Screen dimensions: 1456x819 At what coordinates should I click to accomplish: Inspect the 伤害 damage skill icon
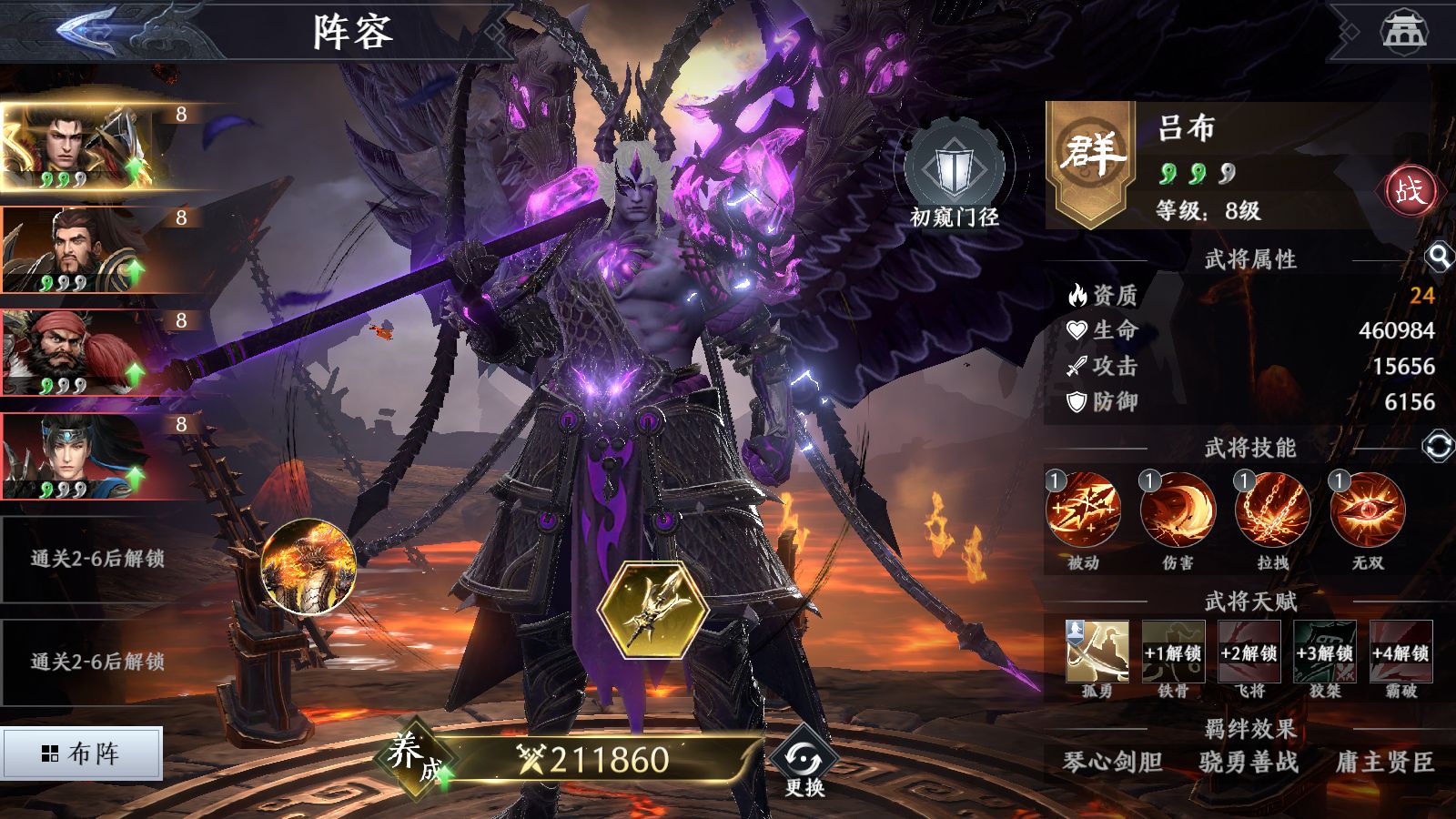(x=1178, y=511)
